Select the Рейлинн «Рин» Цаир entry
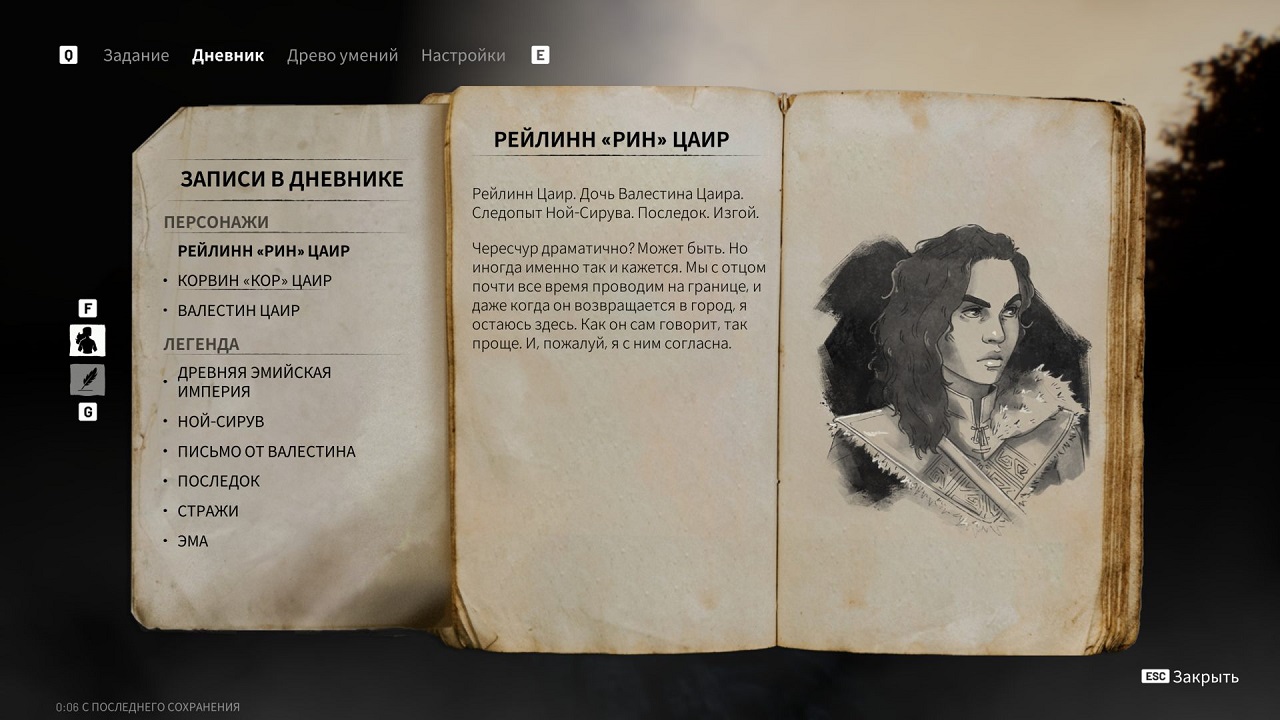Viewport: 1280px width, 720px height. pyautogui.click(x=264, y=251)
